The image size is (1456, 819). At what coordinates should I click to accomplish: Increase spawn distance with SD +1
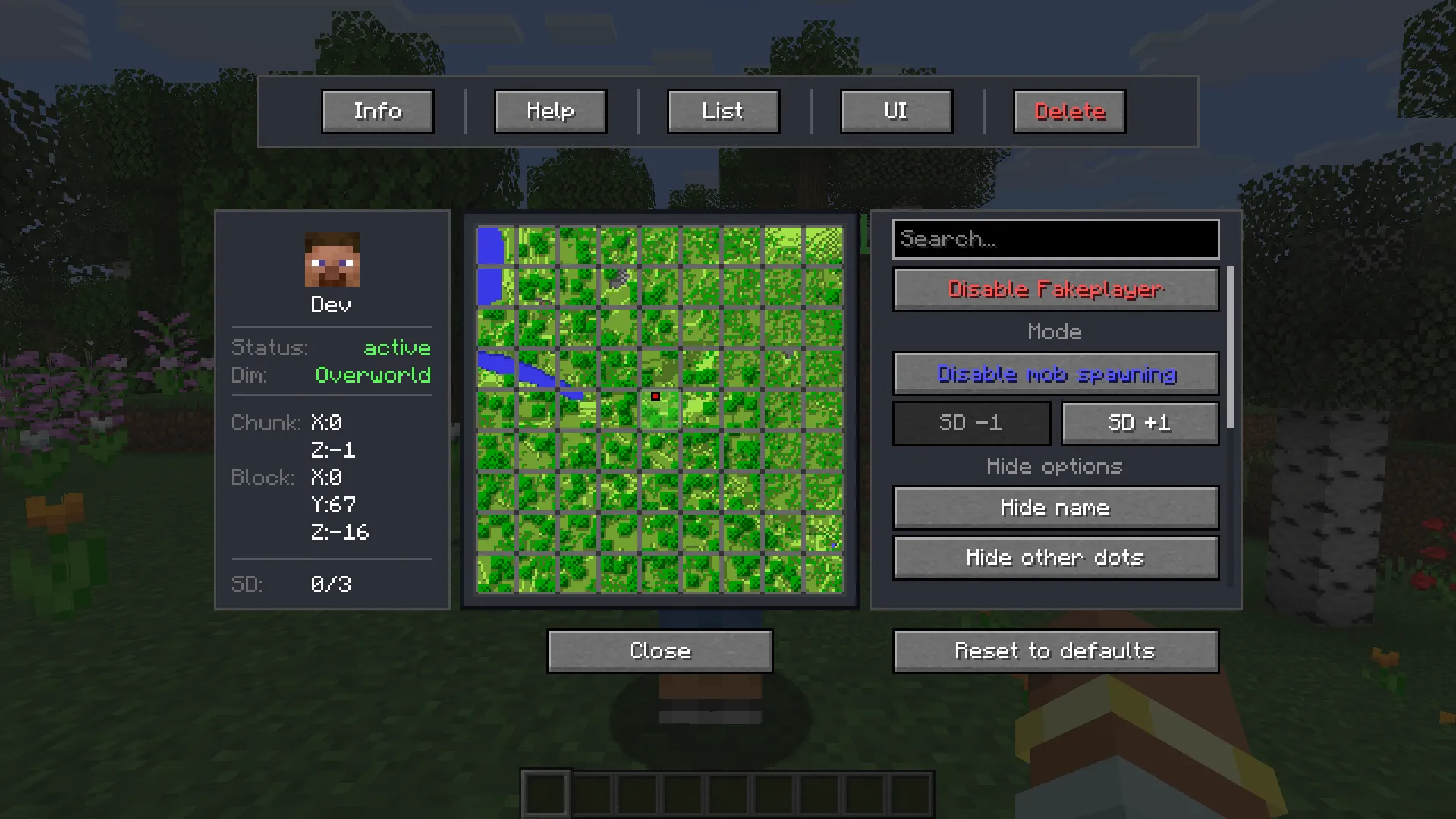pyautogui.click(x=1139, y=423)
